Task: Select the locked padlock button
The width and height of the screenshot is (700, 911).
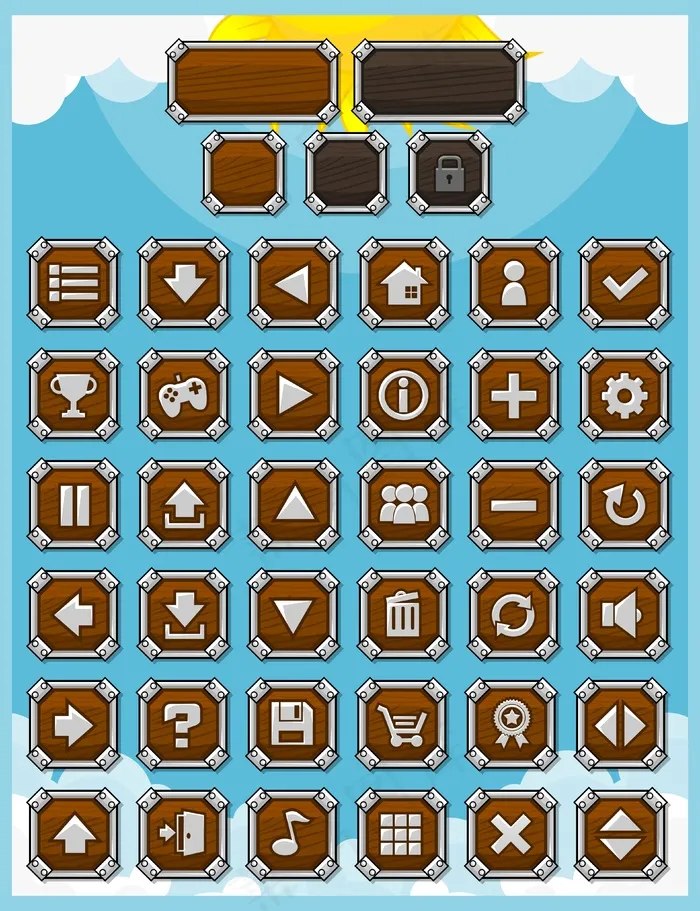Action: [449, 174]
